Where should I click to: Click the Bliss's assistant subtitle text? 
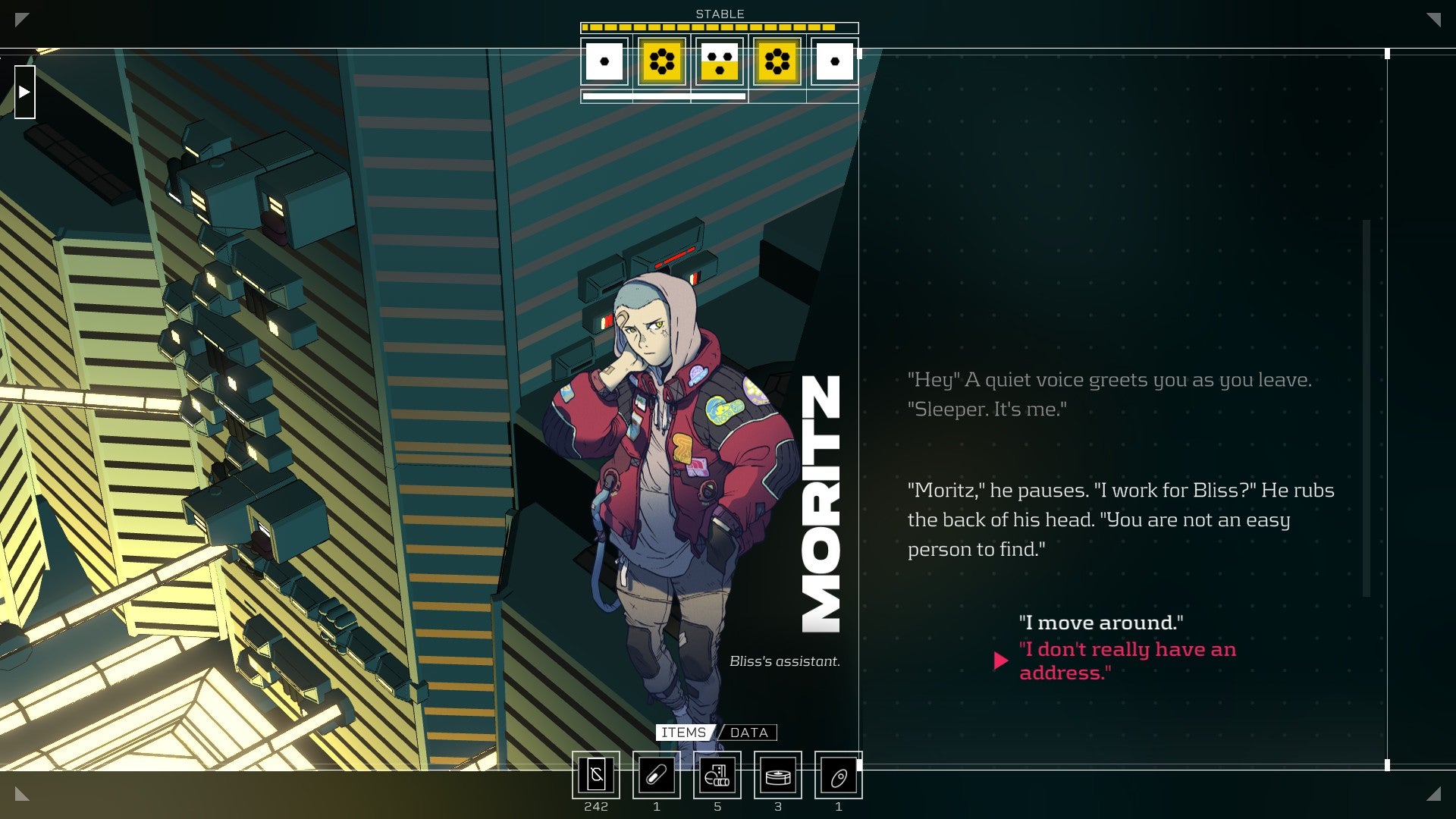(x=785, y=661)
